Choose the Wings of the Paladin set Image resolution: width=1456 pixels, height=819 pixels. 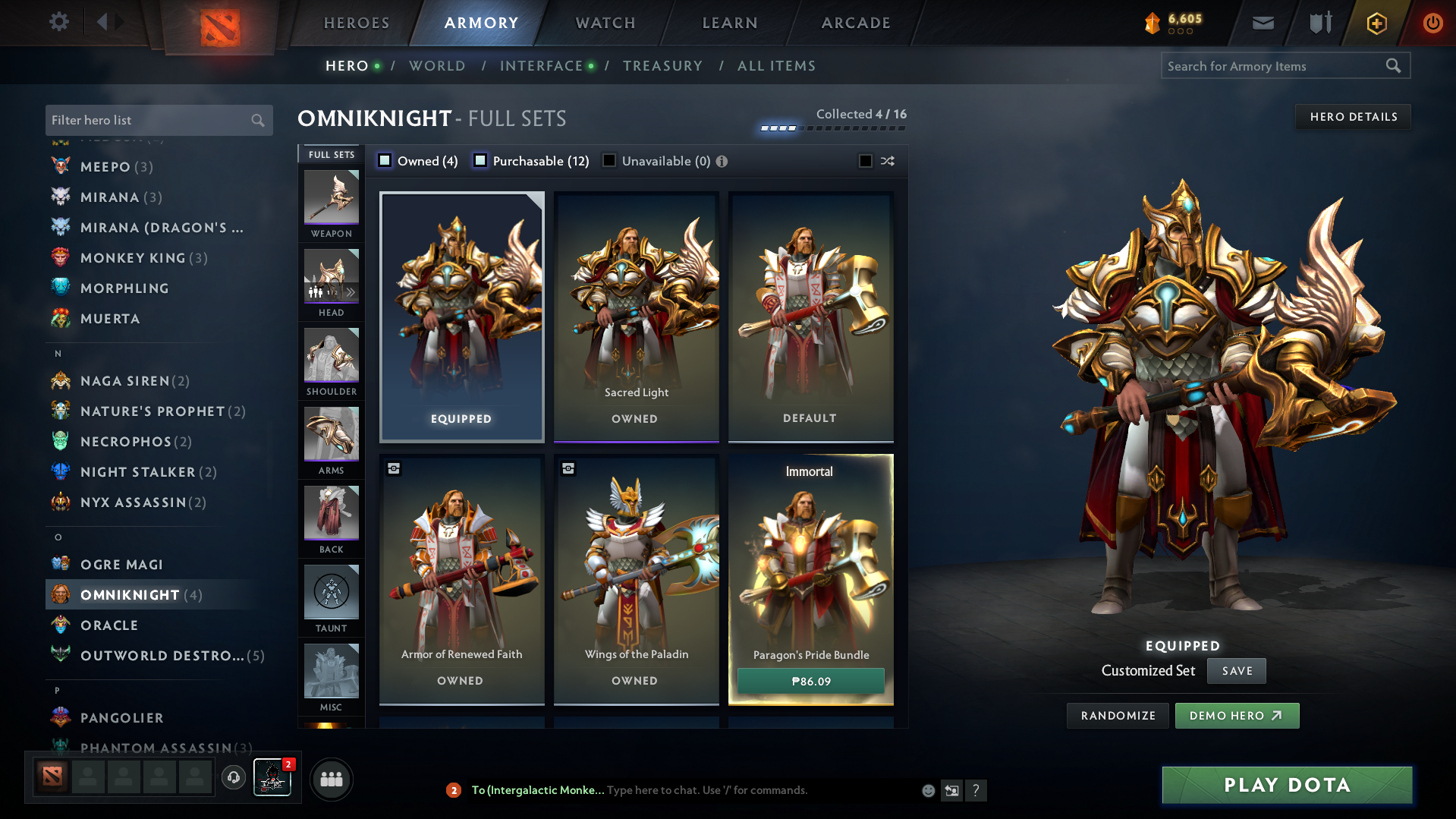coord(636,579)
